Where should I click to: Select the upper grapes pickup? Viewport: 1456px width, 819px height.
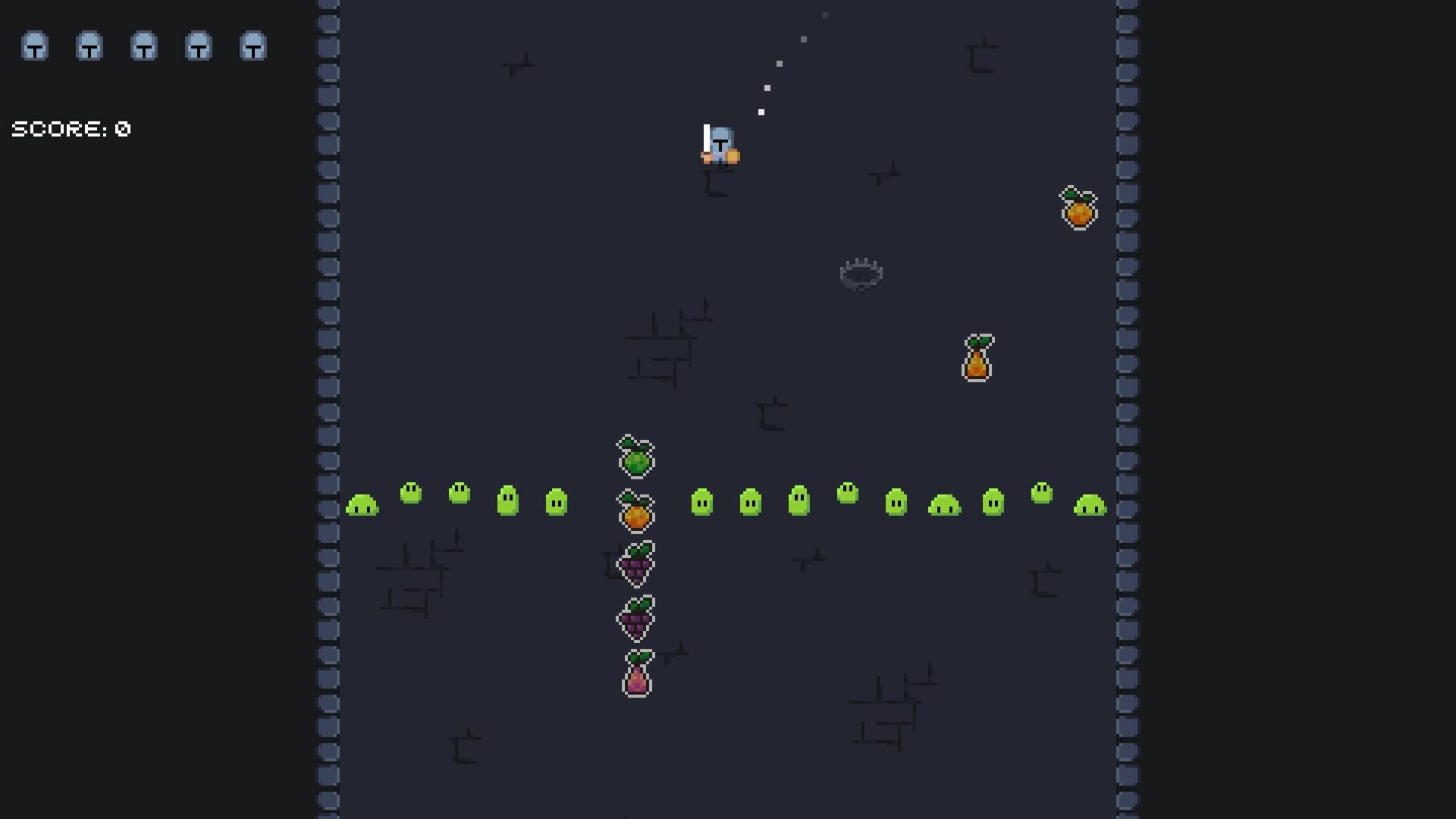click(635, 563)
